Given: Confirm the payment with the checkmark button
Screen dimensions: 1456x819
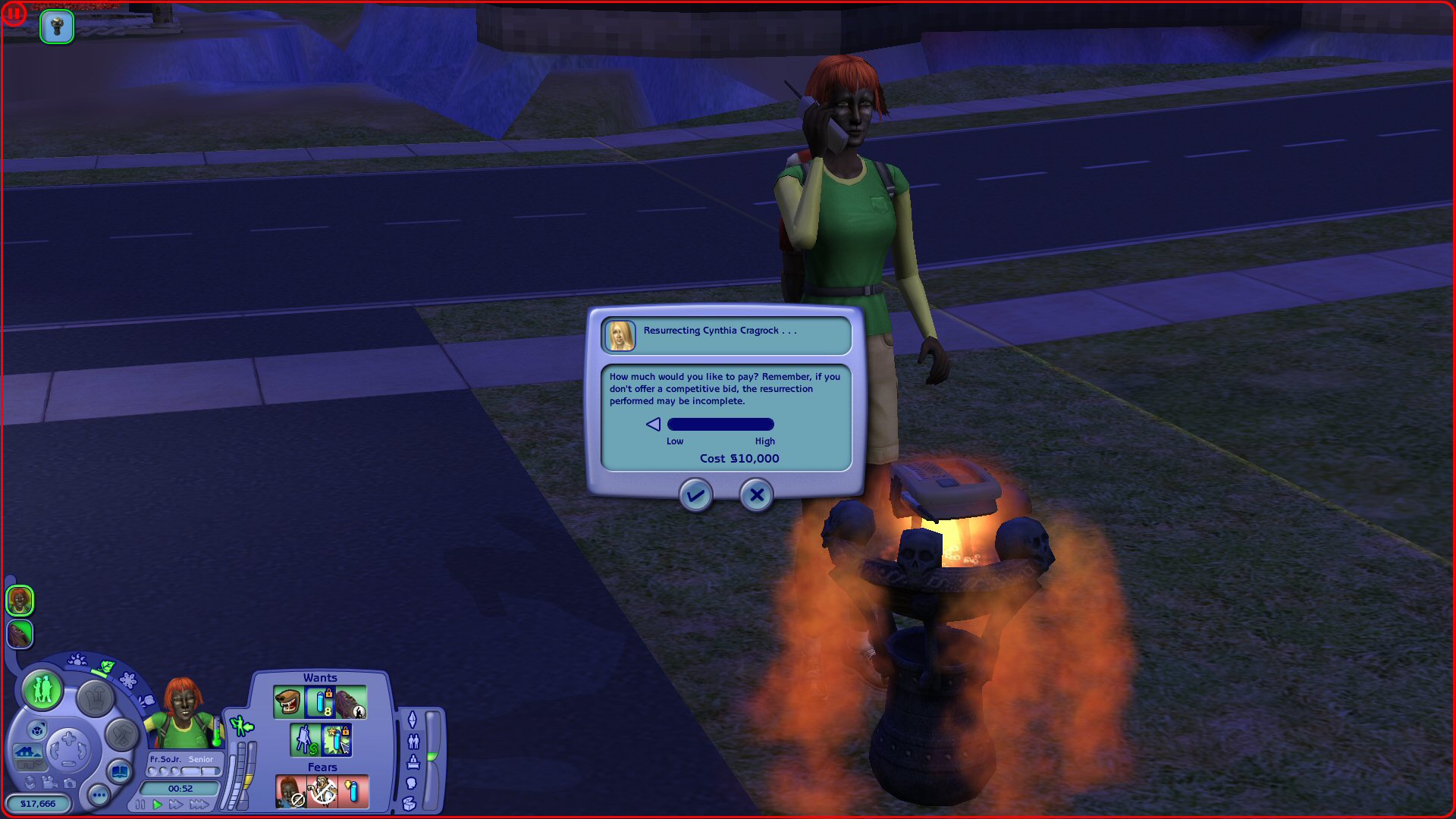Looking at the screenshot, I should (x=695, y=496).
